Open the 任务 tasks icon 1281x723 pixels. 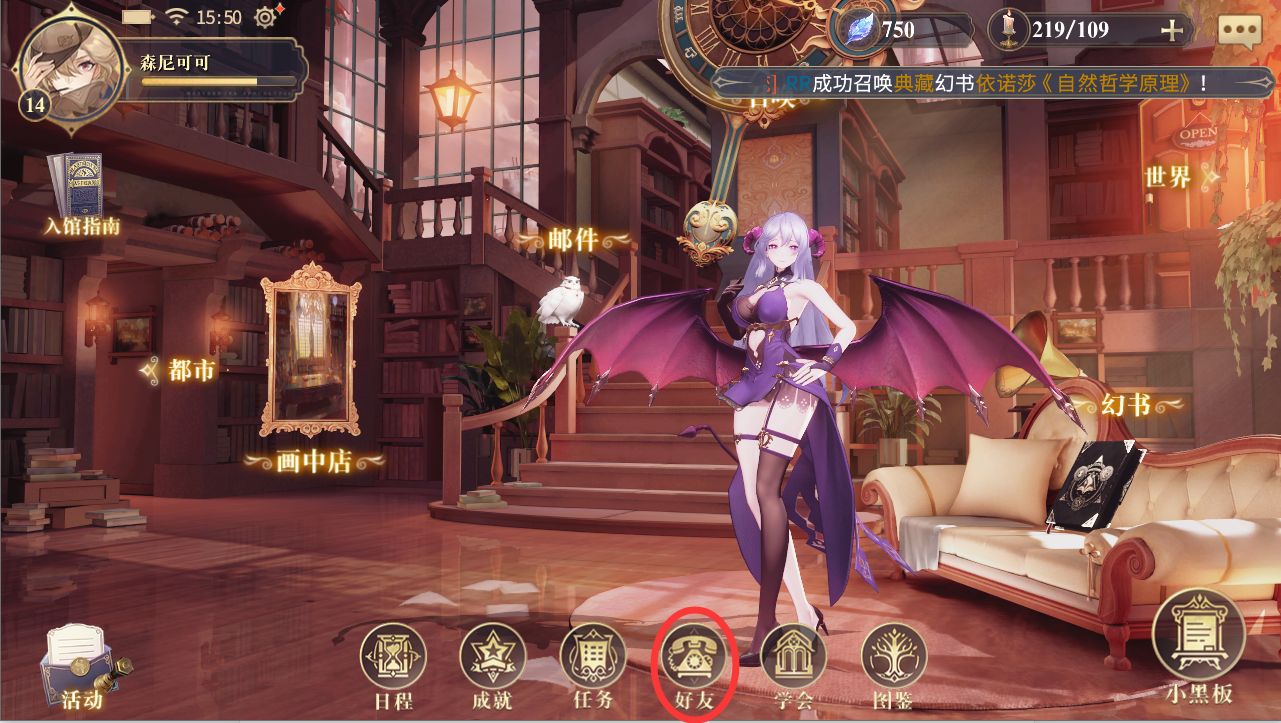(x=592, y=655)
